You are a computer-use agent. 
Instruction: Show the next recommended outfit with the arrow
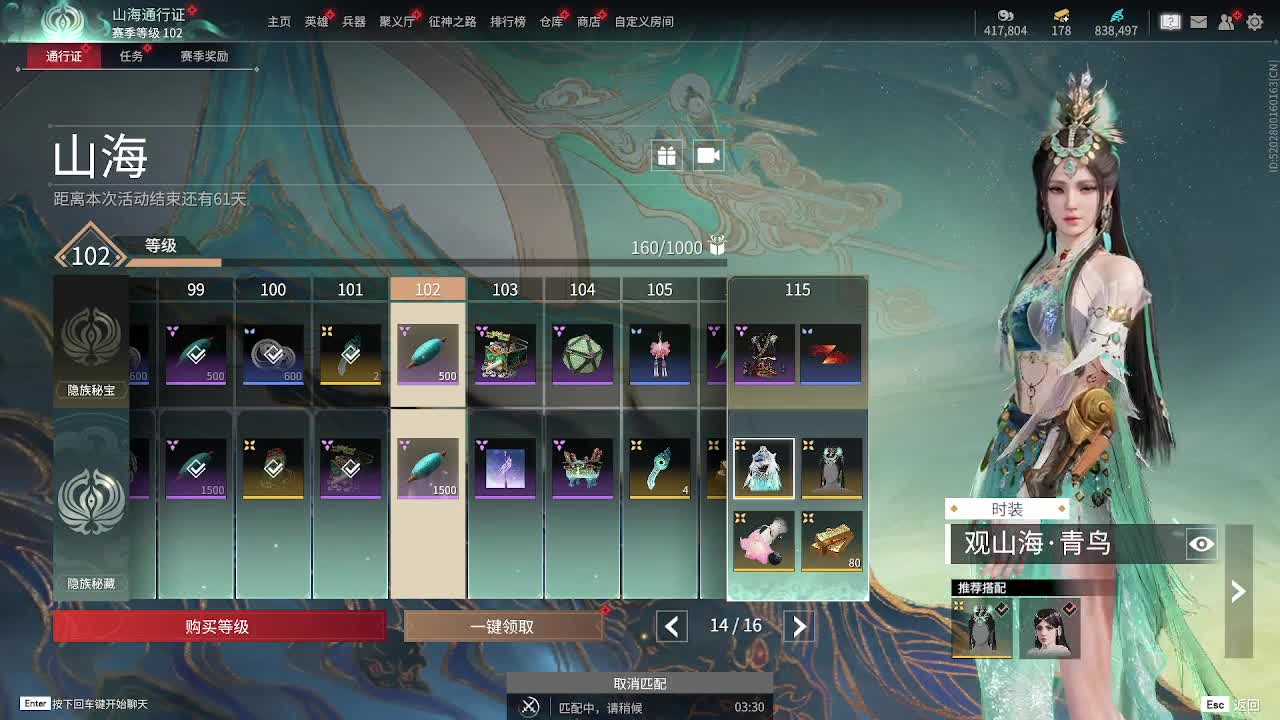[1238, 591]
